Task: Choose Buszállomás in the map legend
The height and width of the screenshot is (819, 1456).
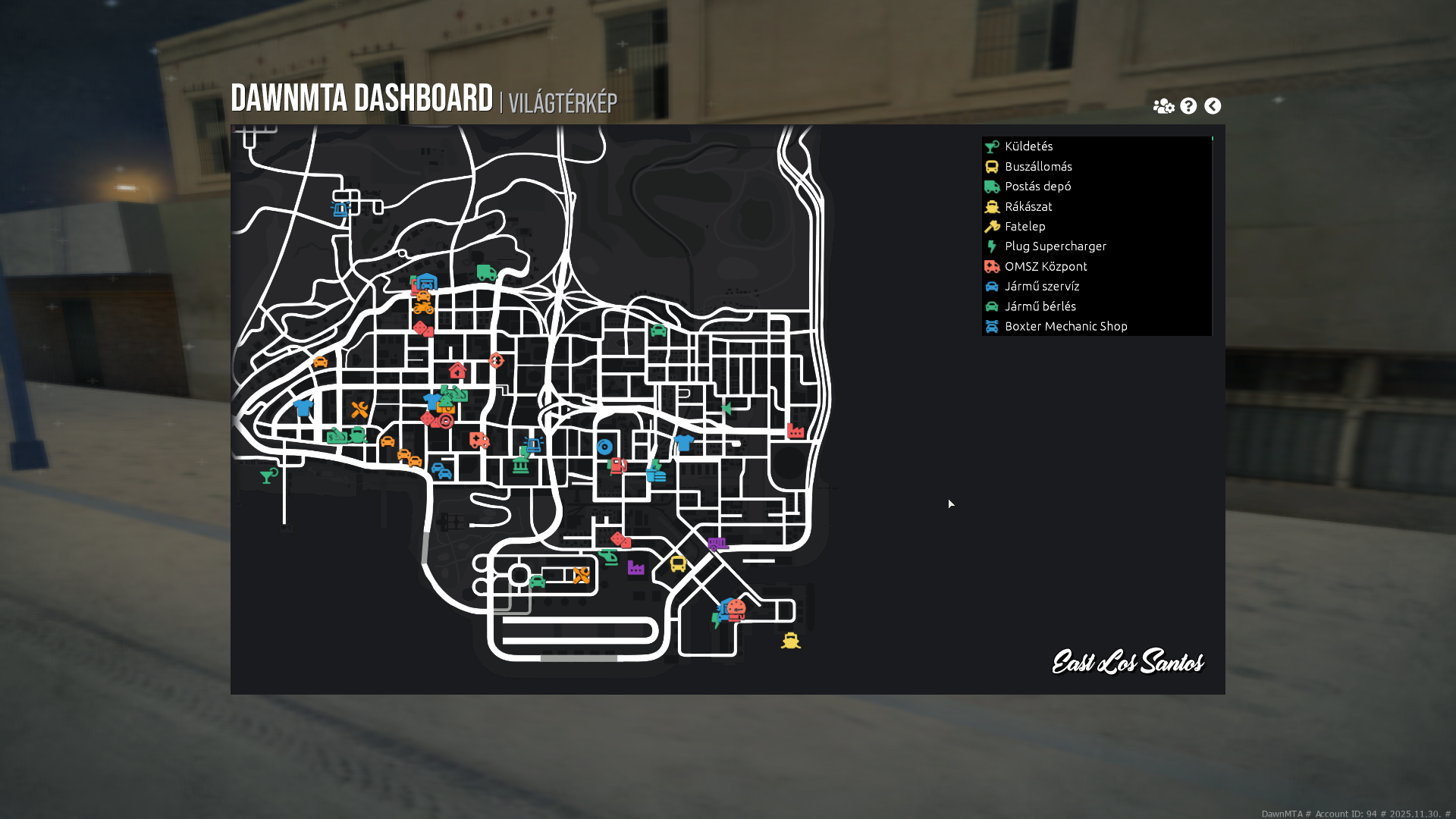Action: (x=1038, y=167)
